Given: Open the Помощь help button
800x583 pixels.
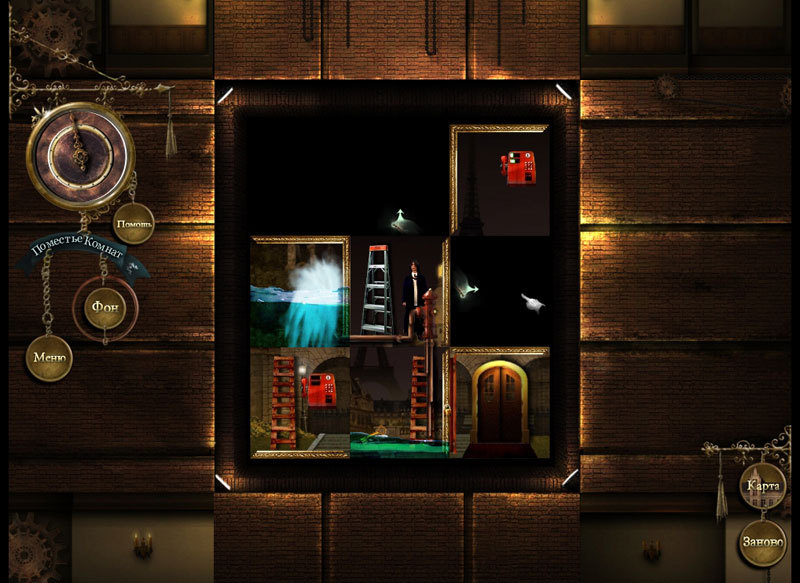Looking at the screenshot, I should click(134, 223).
